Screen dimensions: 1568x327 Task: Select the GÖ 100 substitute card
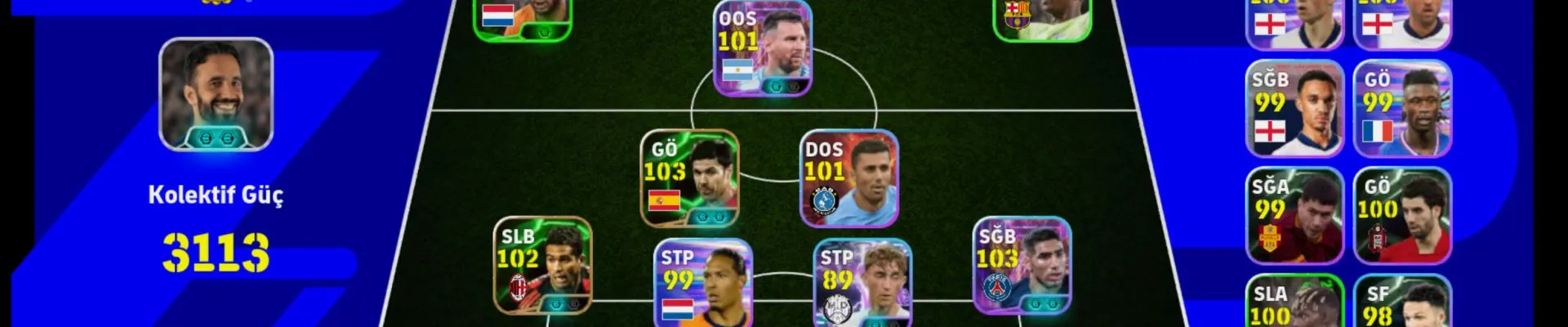(x=1402, y=216)
